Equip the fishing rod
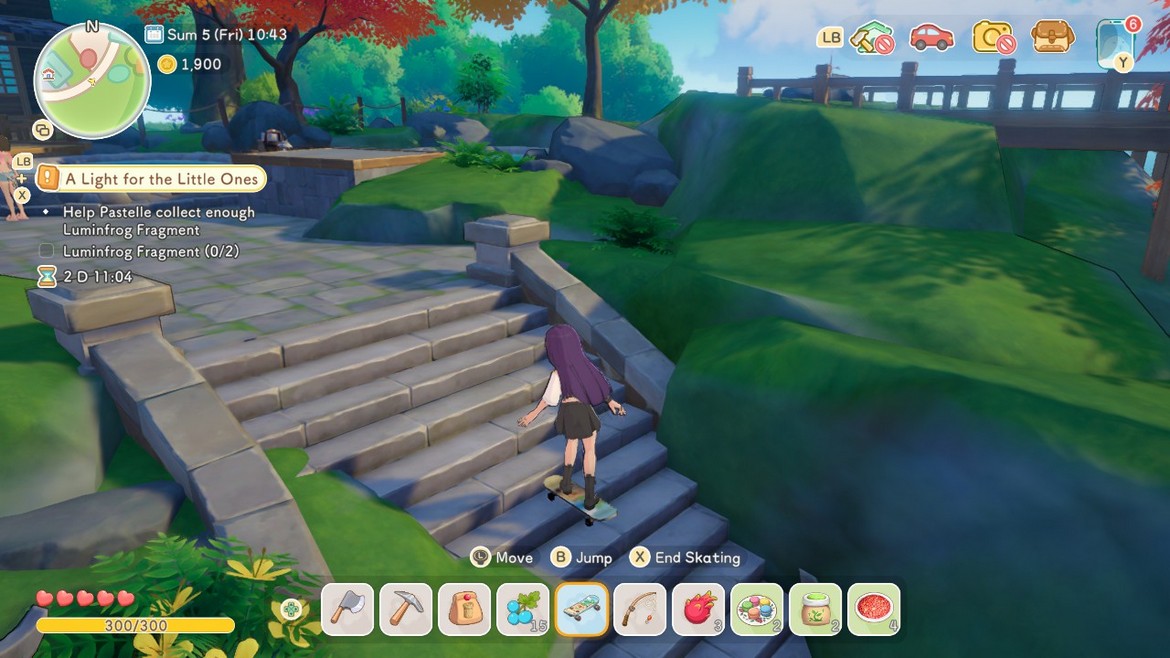This screenshot has width=1170, height=658. [640, 609]
